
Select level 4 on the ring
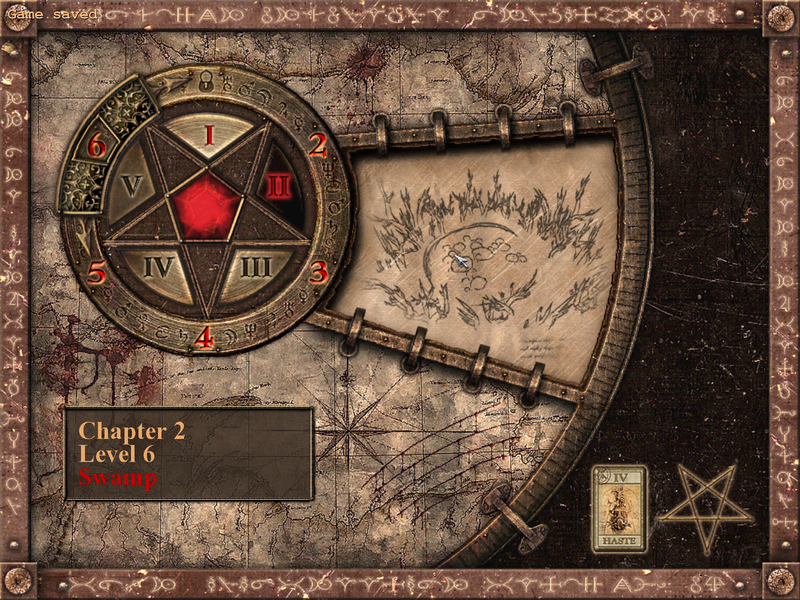[204, 338]
